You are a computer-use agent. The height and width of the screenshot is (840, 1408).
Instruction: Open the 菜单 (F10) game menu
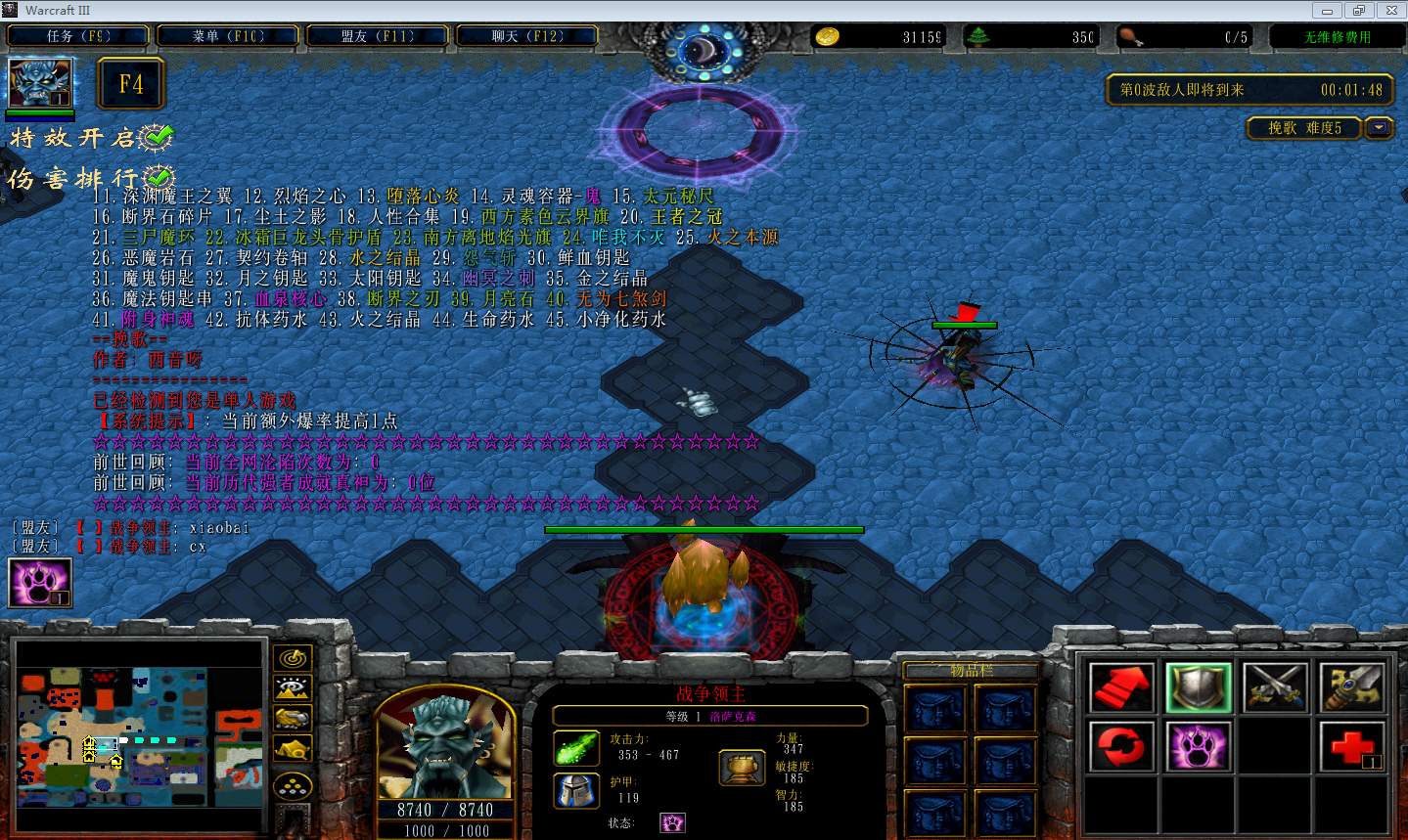pyautogui.click(x=228, y=36)
